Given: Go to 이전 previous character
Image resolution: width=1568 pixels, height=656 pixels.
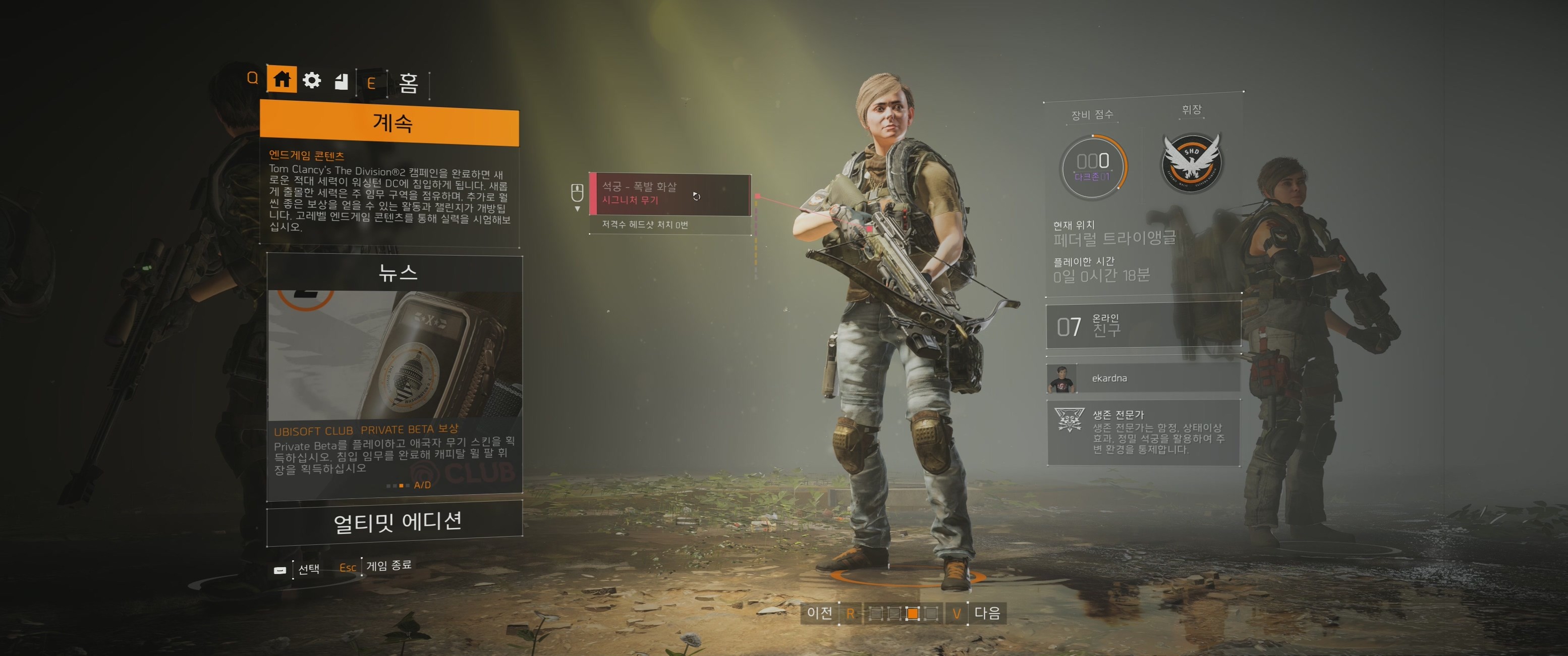Looking at the screenshot, I should (819, 613).
